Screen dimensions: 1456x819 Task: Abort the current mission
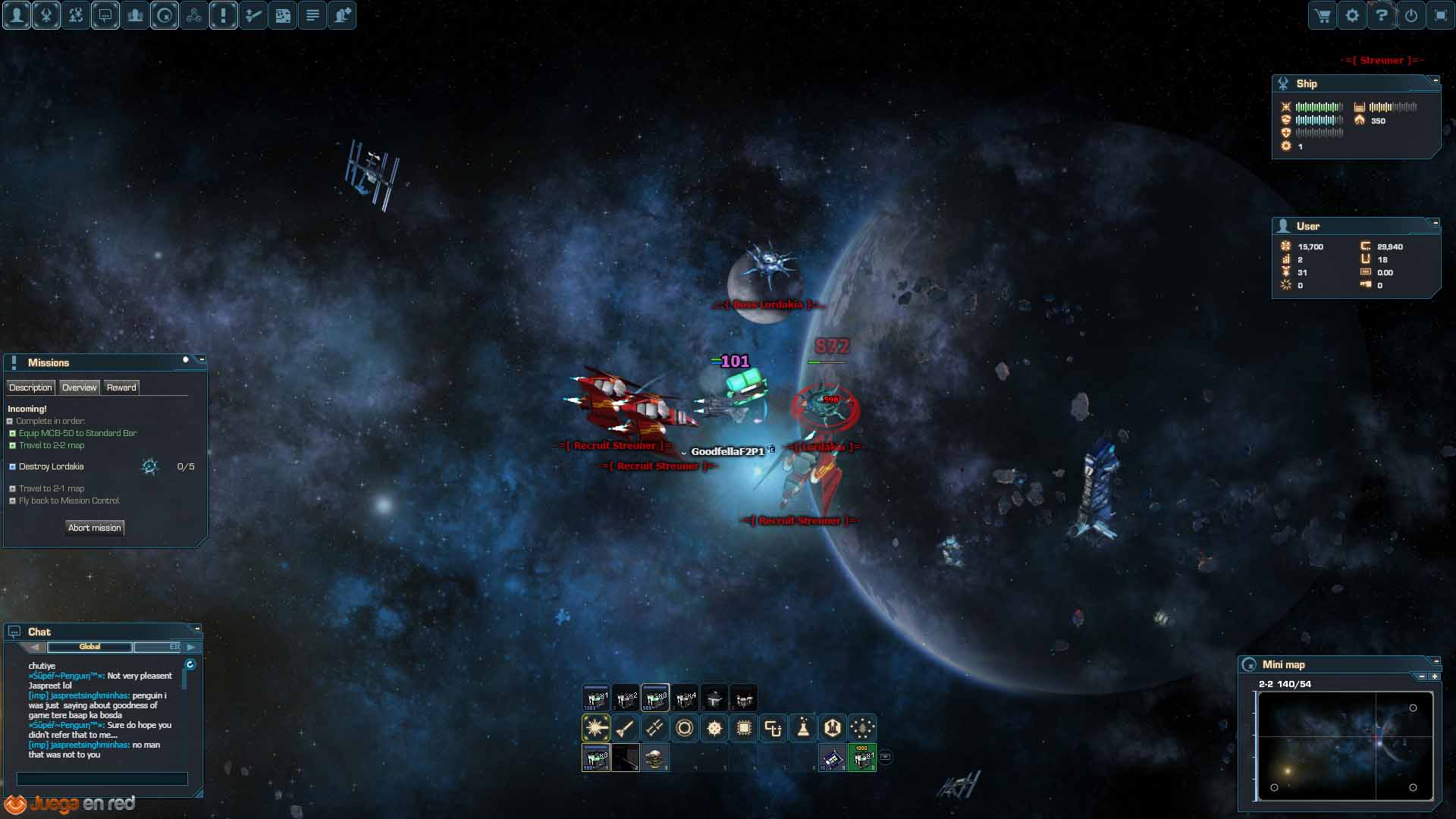[x=94, y=528]
